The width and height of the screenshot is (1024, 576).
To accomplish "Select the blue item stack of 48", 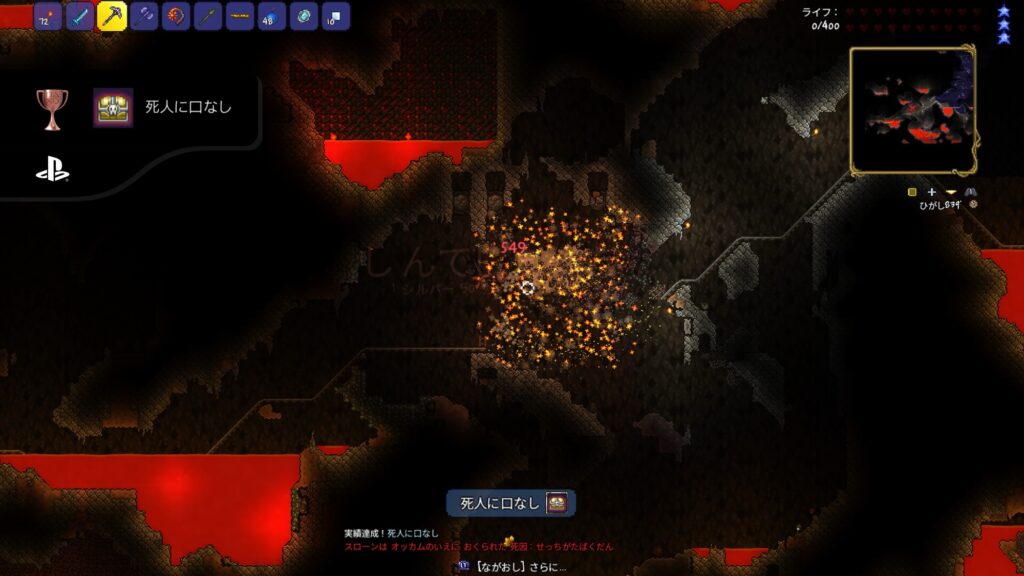I will 272,17.
